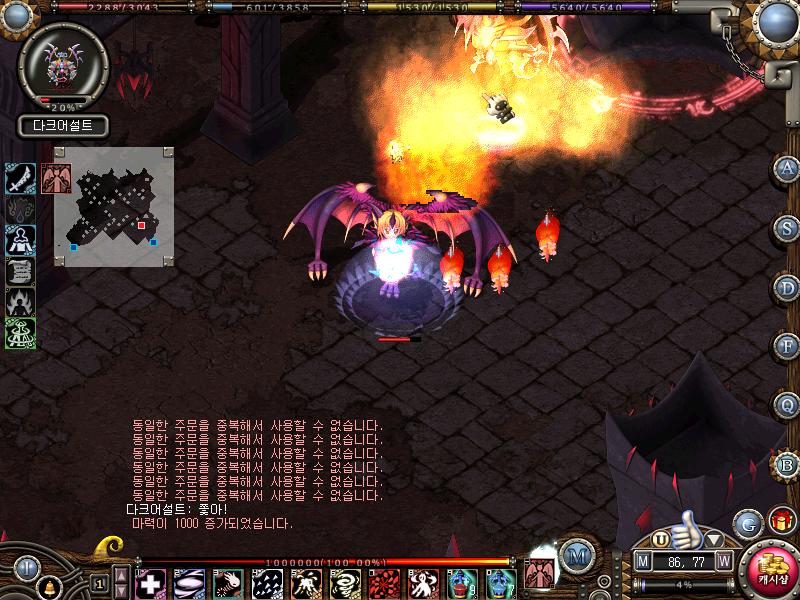Click the 다크어셜트 target name plate
This screenshot has width=800, height=600.
62,127
